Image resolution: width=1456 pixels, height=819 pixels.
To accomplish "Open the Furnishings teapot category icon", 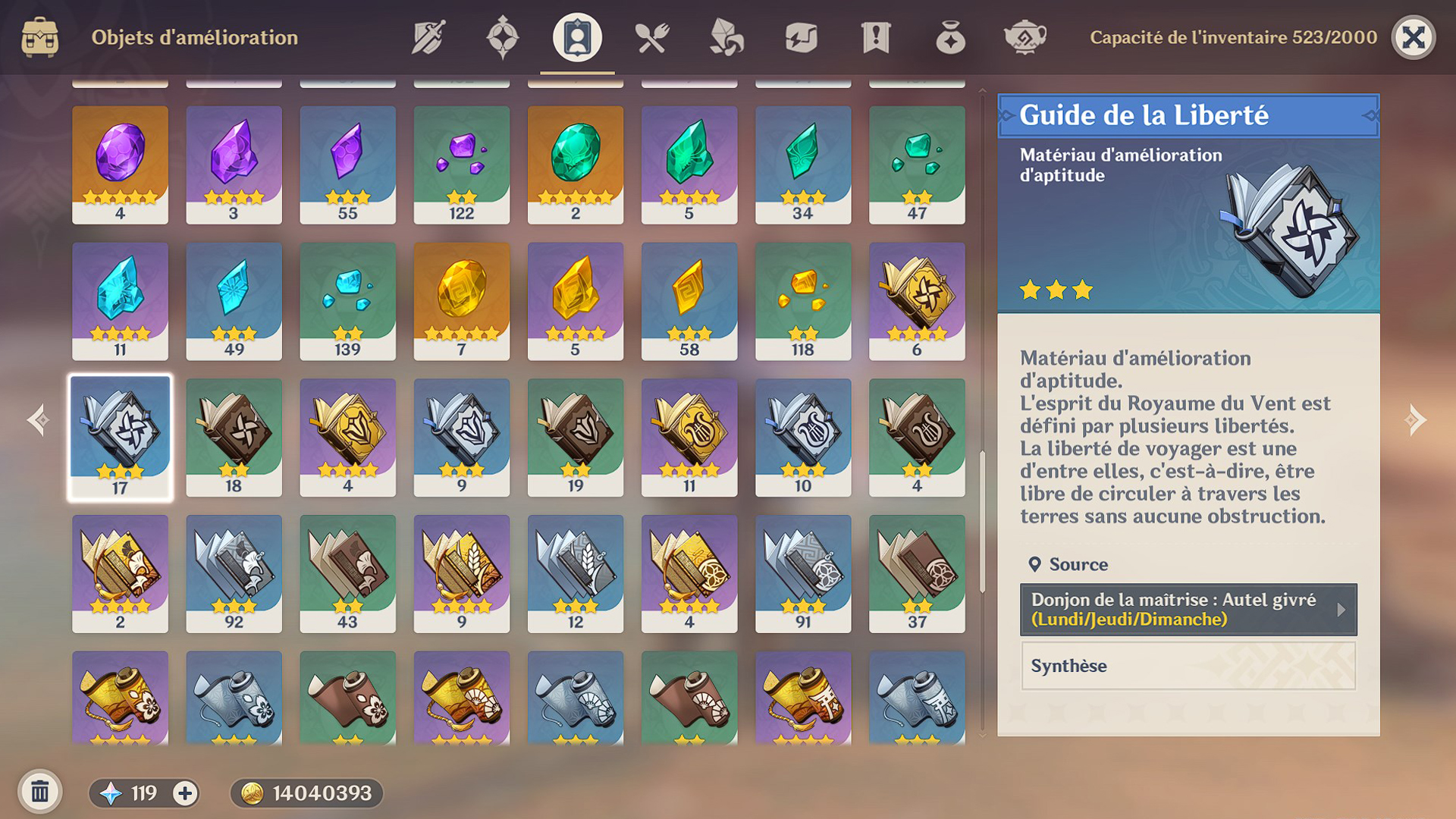I will [1027, 37].
